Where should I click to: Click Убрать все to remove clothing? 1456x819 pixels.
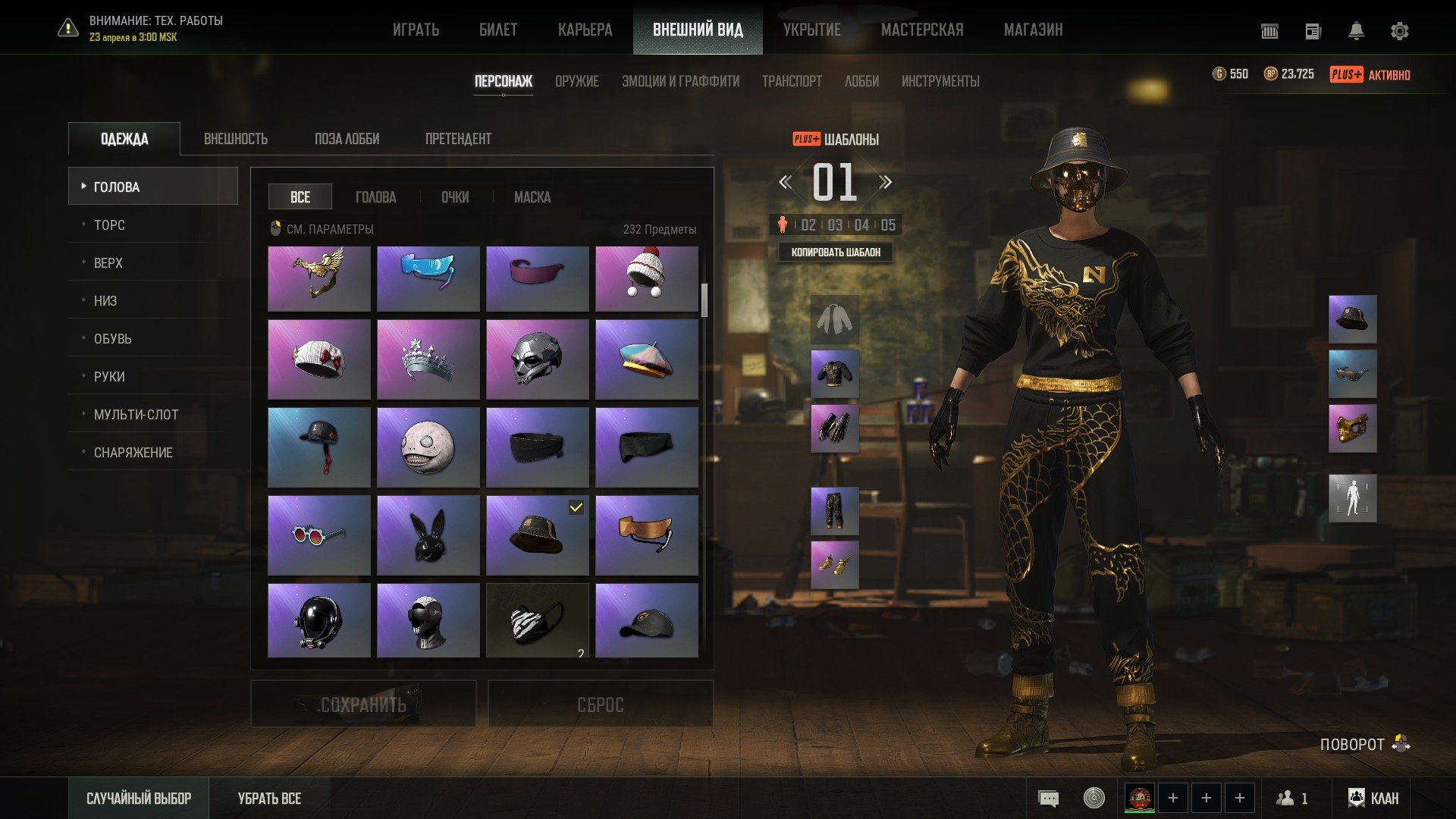tap(269, 799)
